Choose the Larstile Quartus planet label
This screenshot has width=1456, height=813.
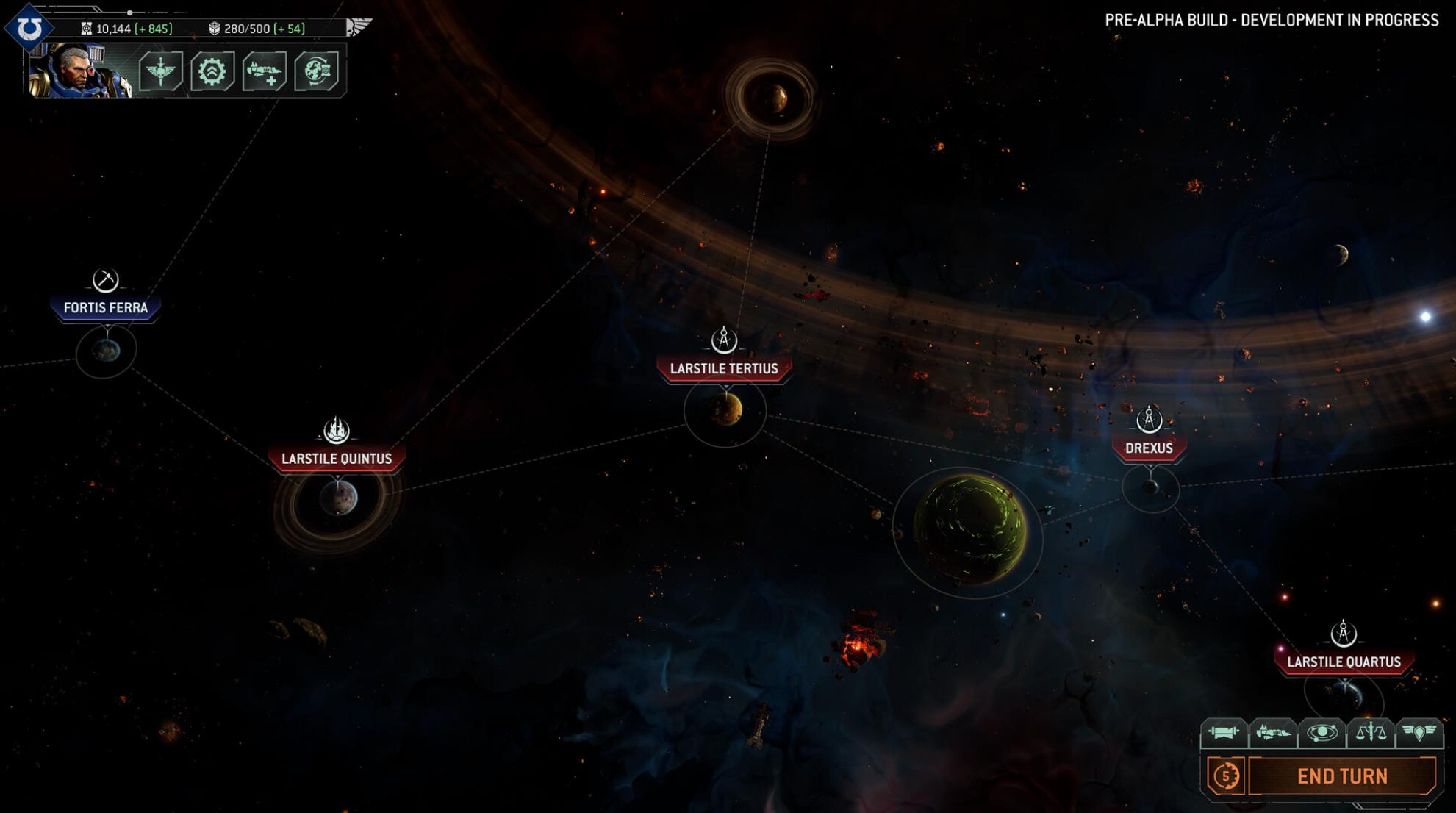coord(1344,662)
